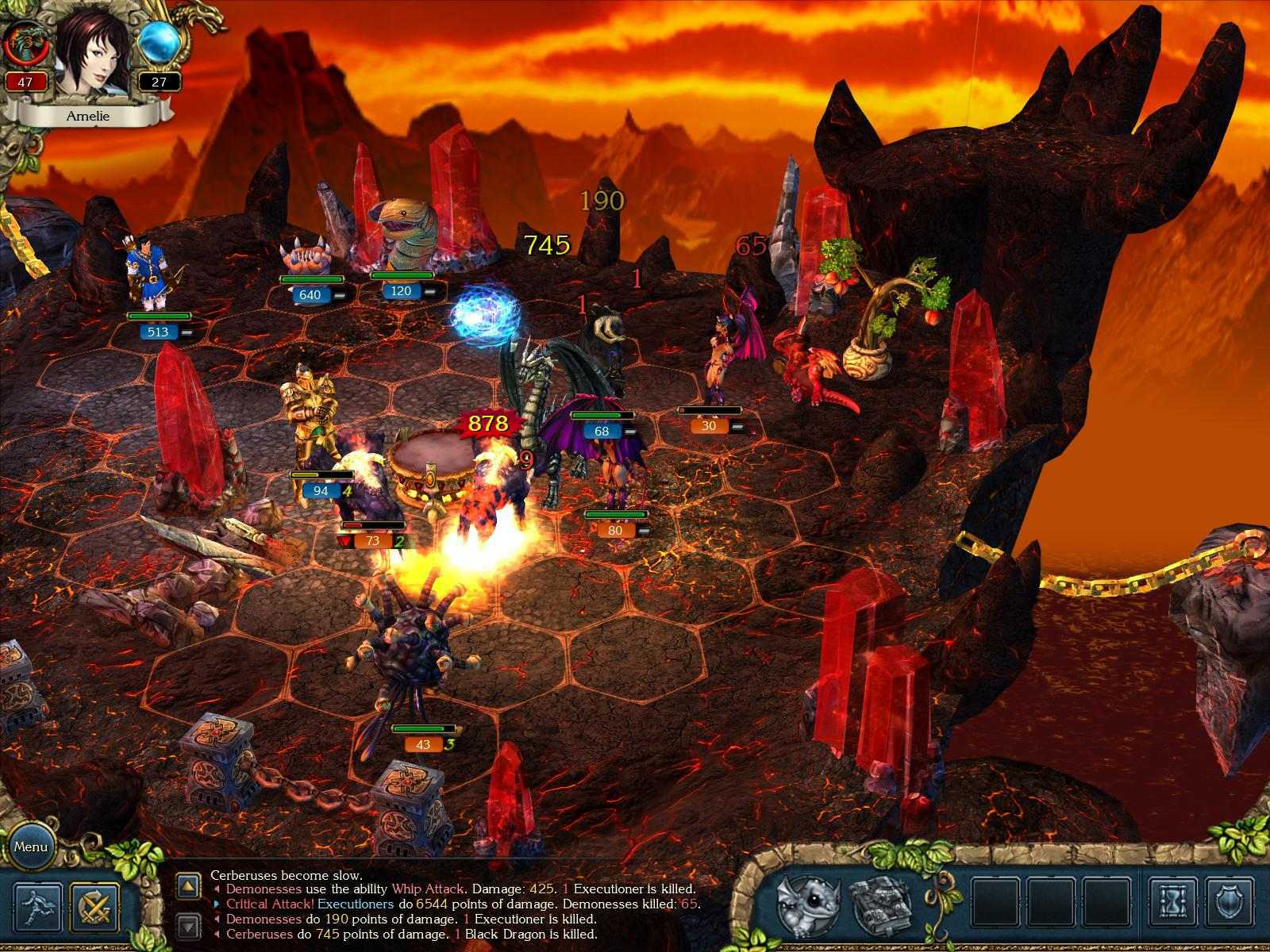Toggle the crossed swords auto-combat button

[x=94, y=908]
